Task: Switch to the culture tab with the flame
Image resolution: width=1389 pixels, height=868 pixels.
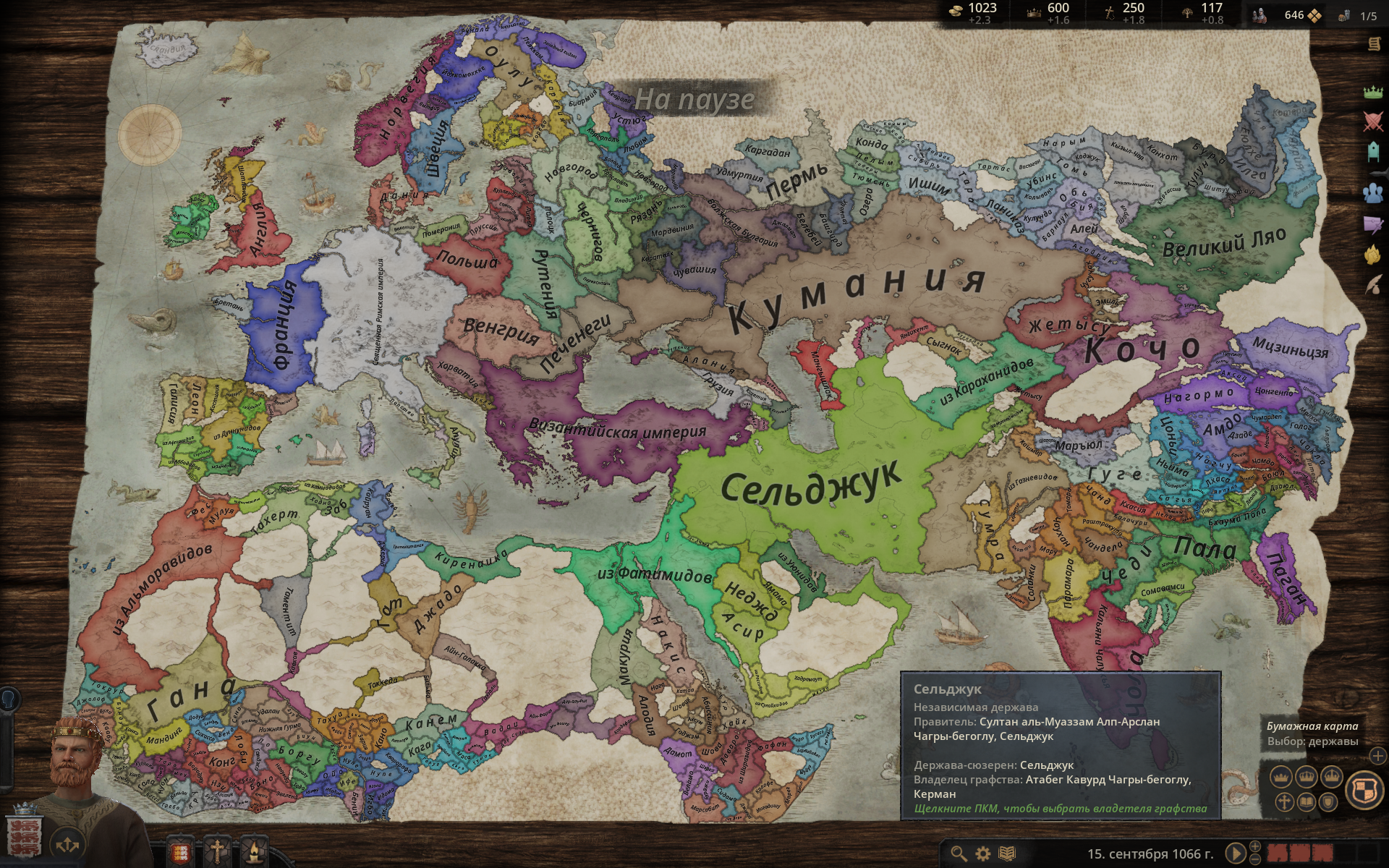Action: (x=255, y=852)
